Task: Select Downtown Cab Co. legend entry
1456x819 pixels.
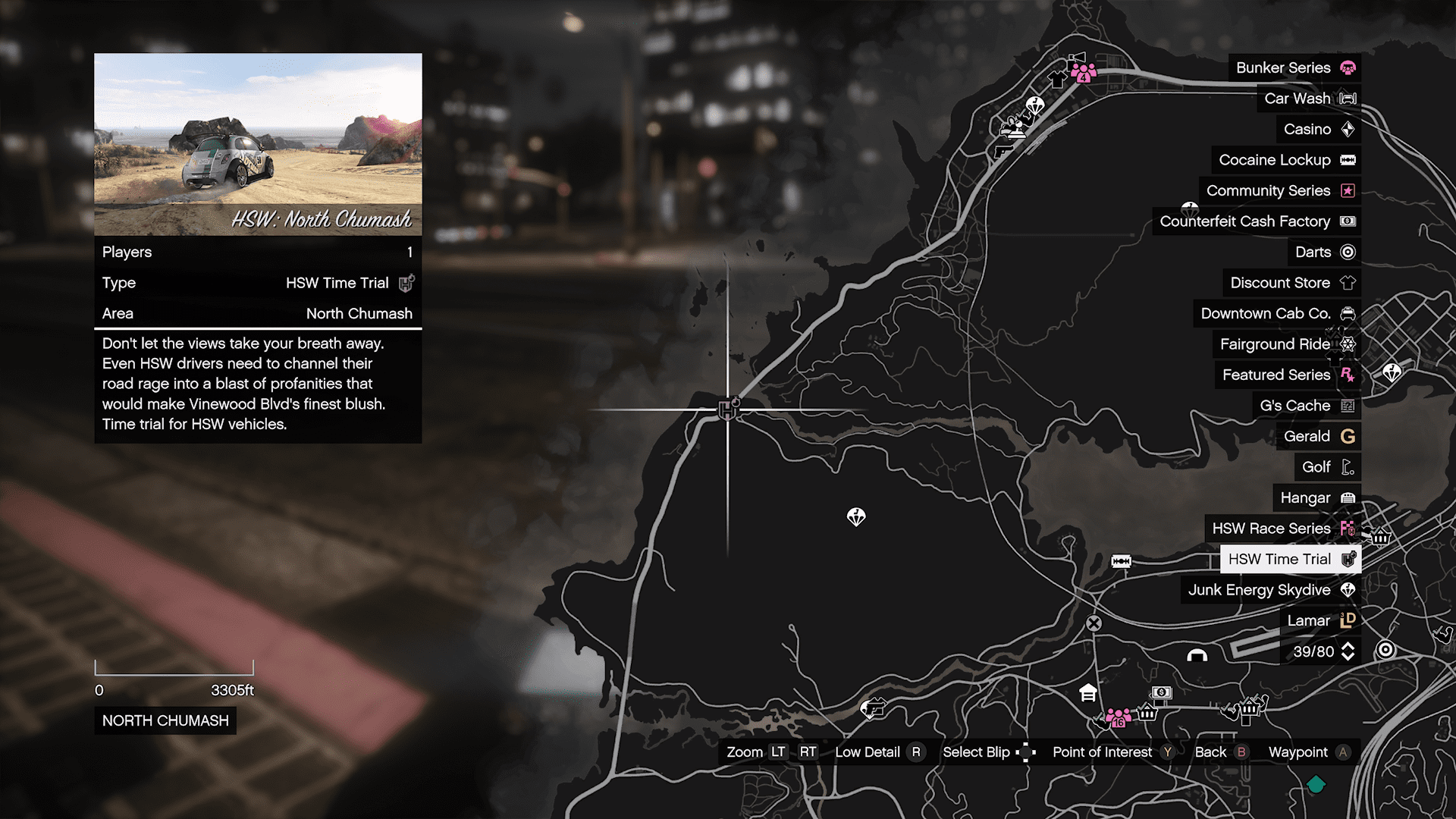Action: click(x=1276, y=313)
